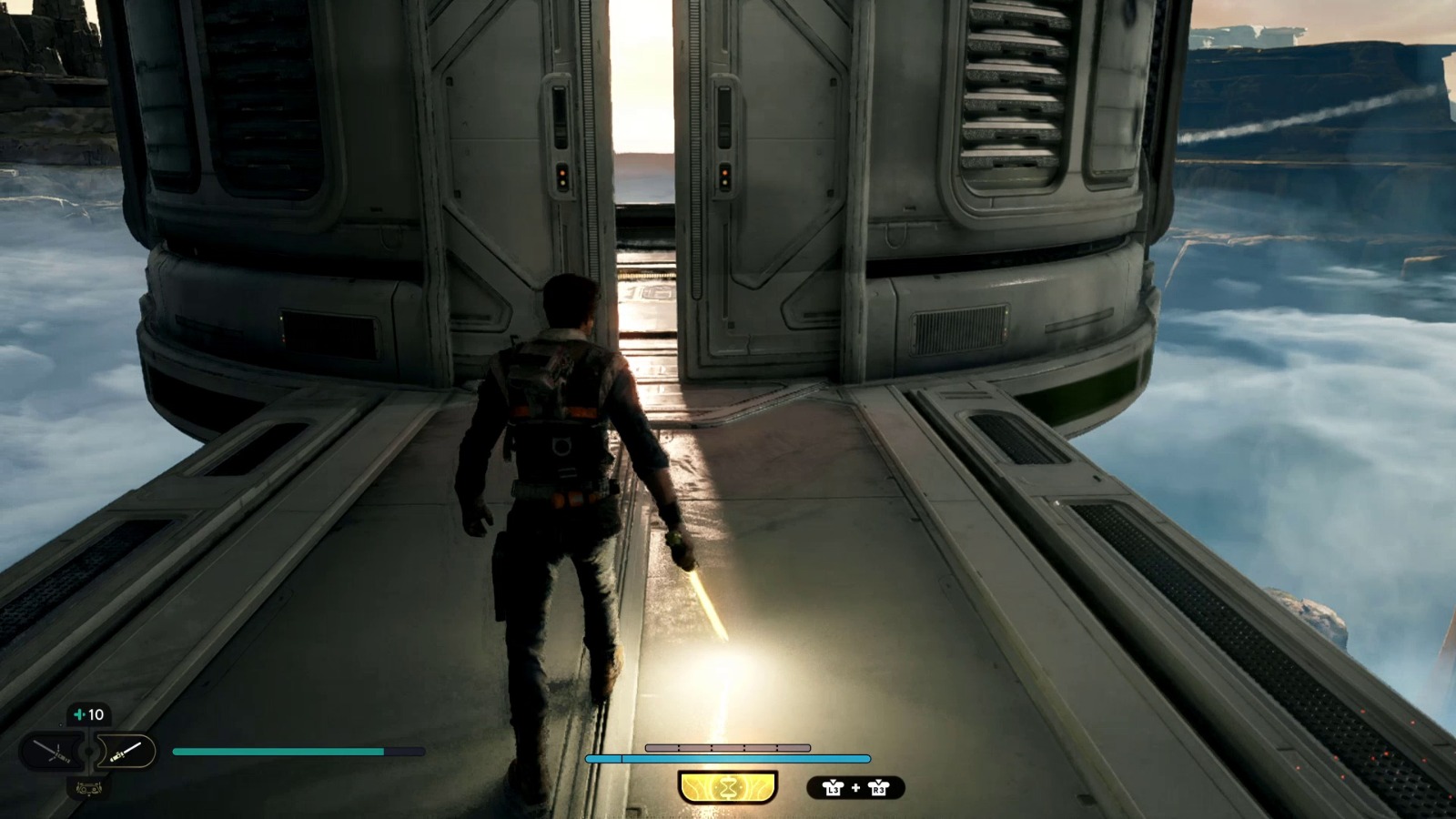Click the glowing yellow ability badge frame

coord(727,788)
